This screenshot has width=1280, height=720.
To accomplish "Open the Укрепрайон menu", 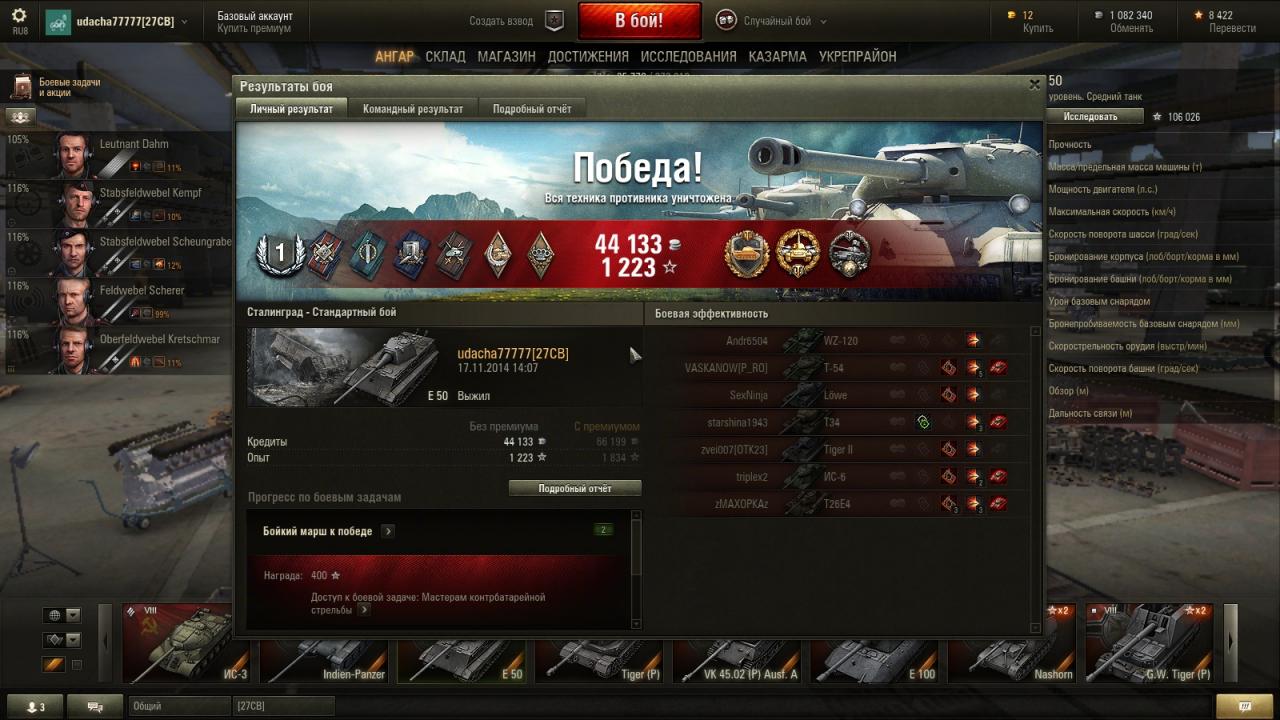I will click(x=857, y=57).
